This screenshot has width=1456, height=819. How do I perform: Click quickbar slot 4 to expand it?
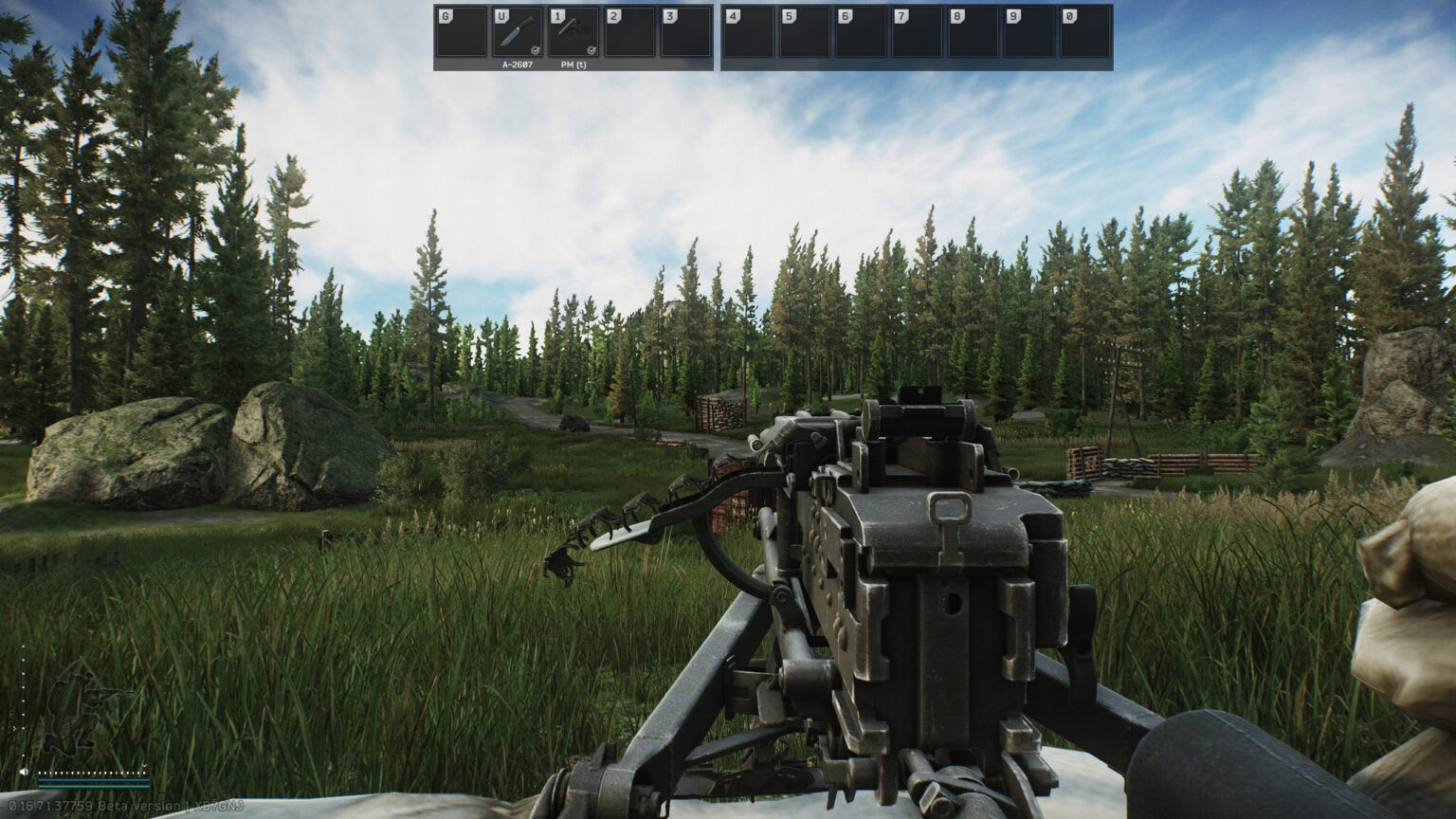[x=751, y=31]
